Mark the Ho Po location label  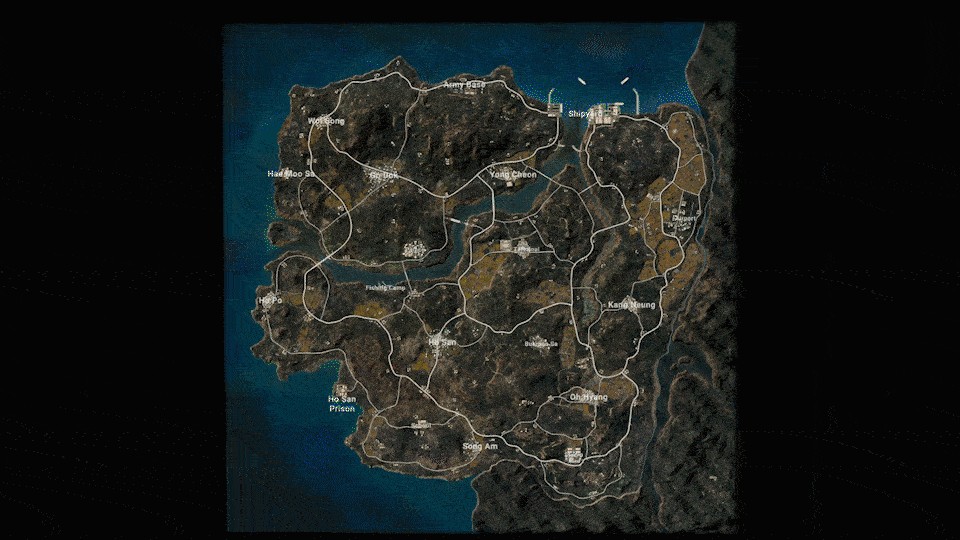[x=270, y=299]
